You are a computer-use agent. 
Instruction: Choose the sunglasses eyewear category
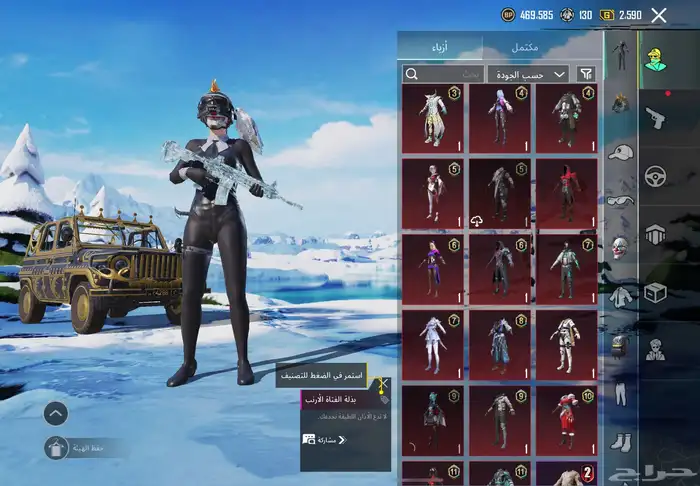point(621,199)
